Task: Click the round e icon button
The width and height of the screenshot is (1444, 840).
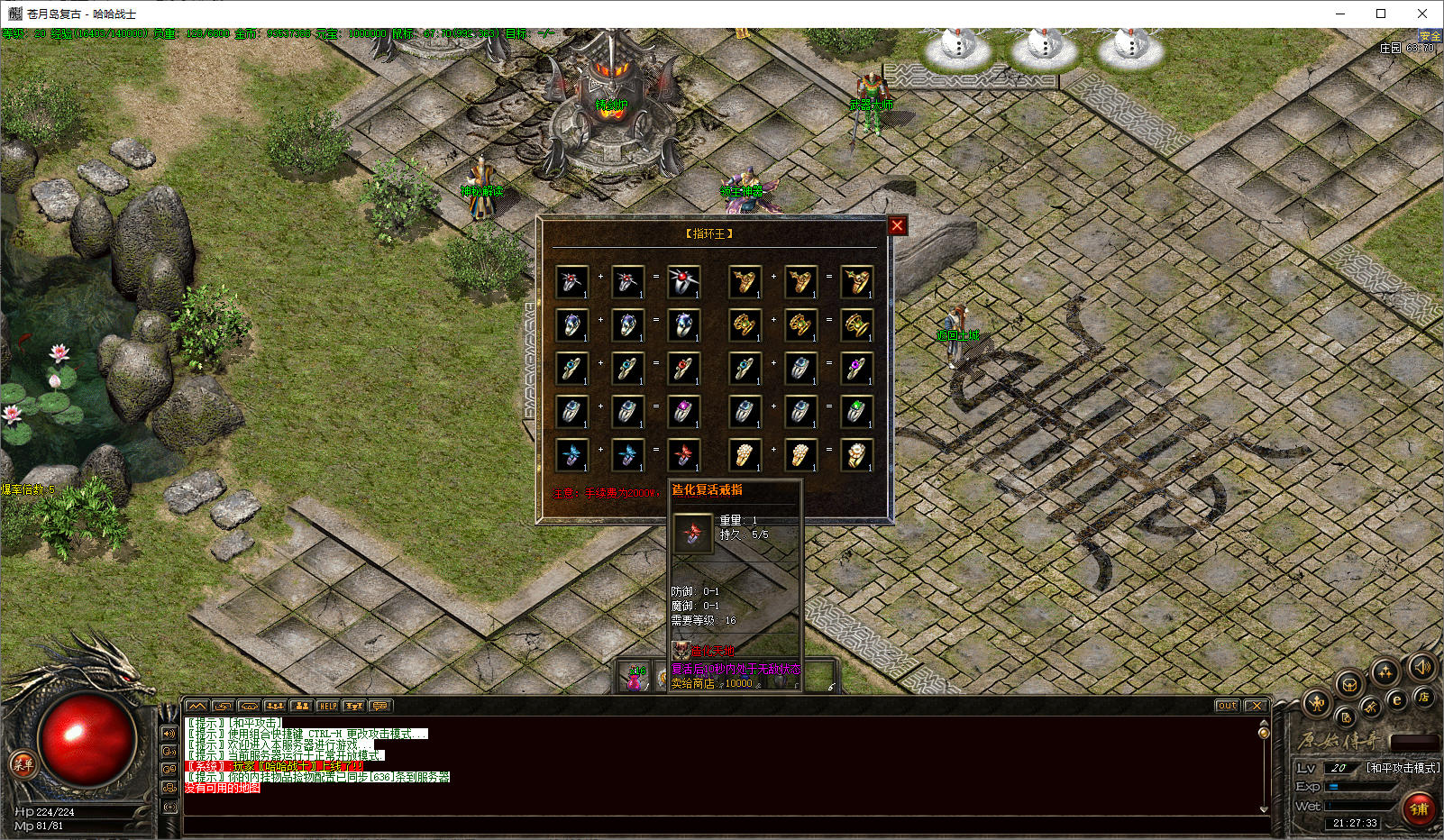Action: [x=1397, y=699]
